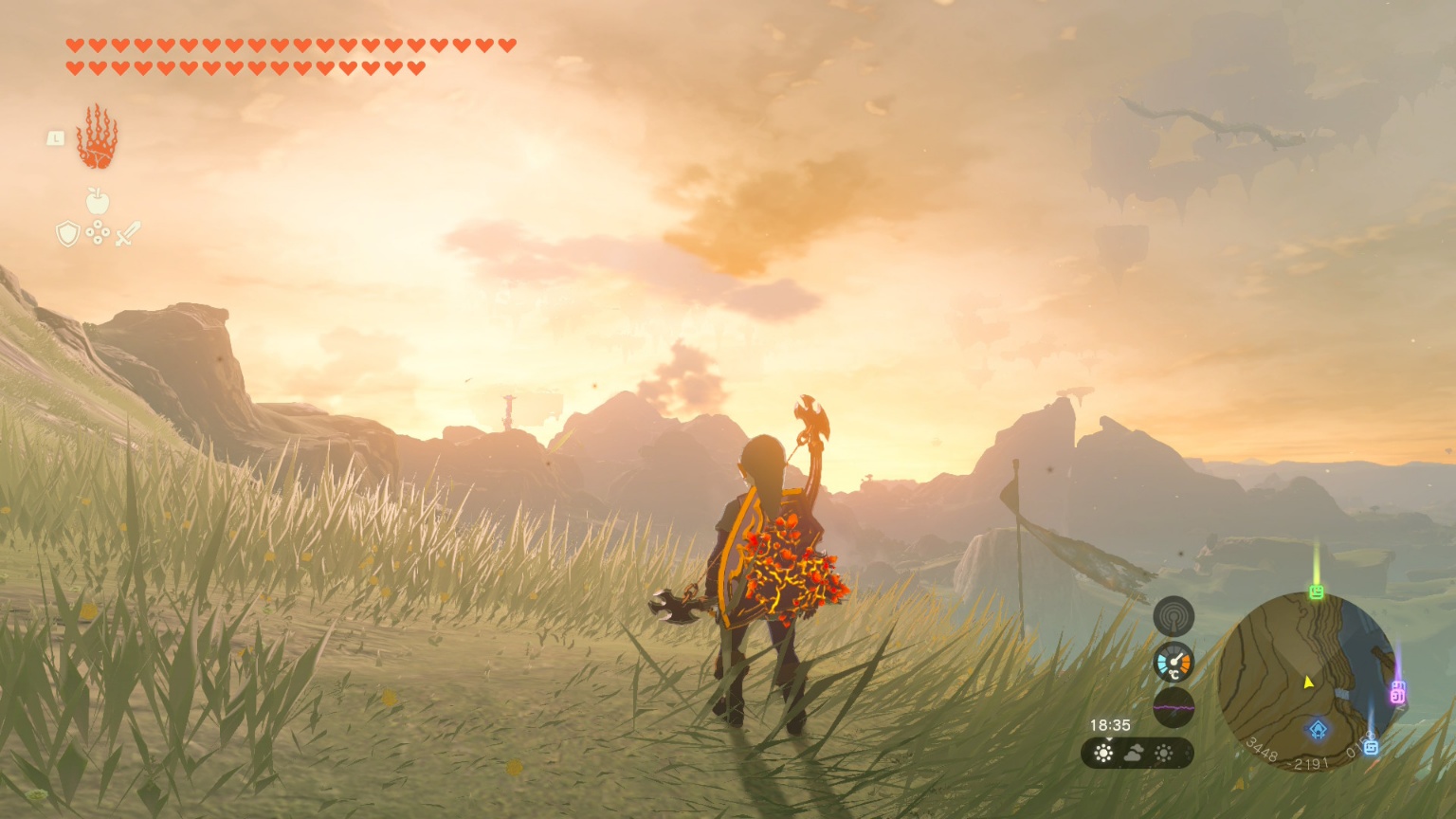Click the green marker on the minimap edge
The width and height of the screenshot is (1456, 819).
click(1316, 592)
